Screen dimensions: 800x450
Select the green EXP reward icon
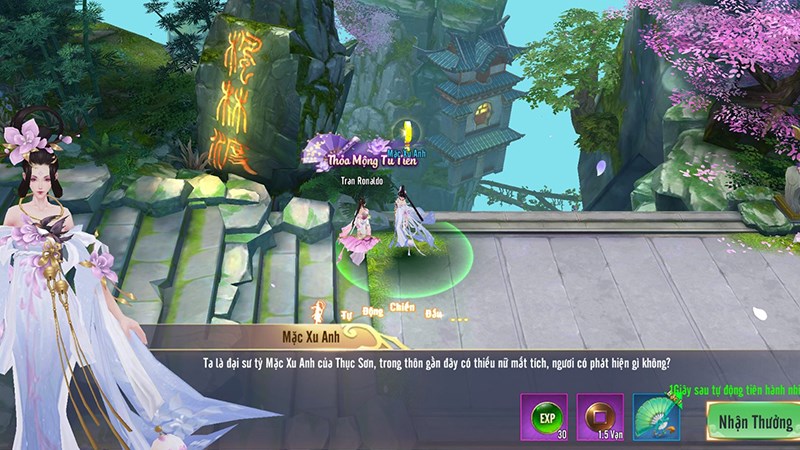[543, 418]
